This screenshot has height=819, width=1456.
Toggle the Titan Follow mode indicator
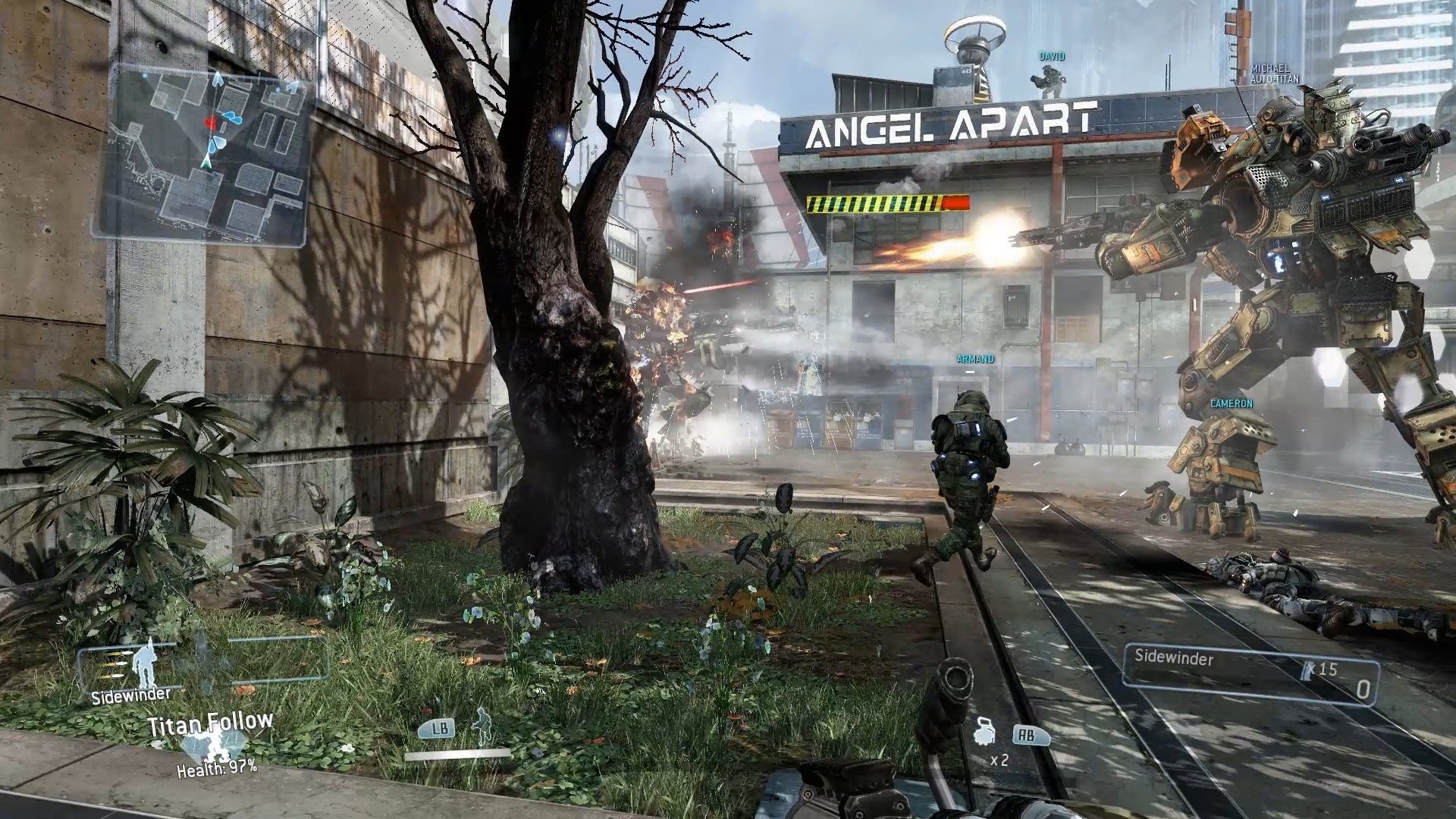pos(210,725)
